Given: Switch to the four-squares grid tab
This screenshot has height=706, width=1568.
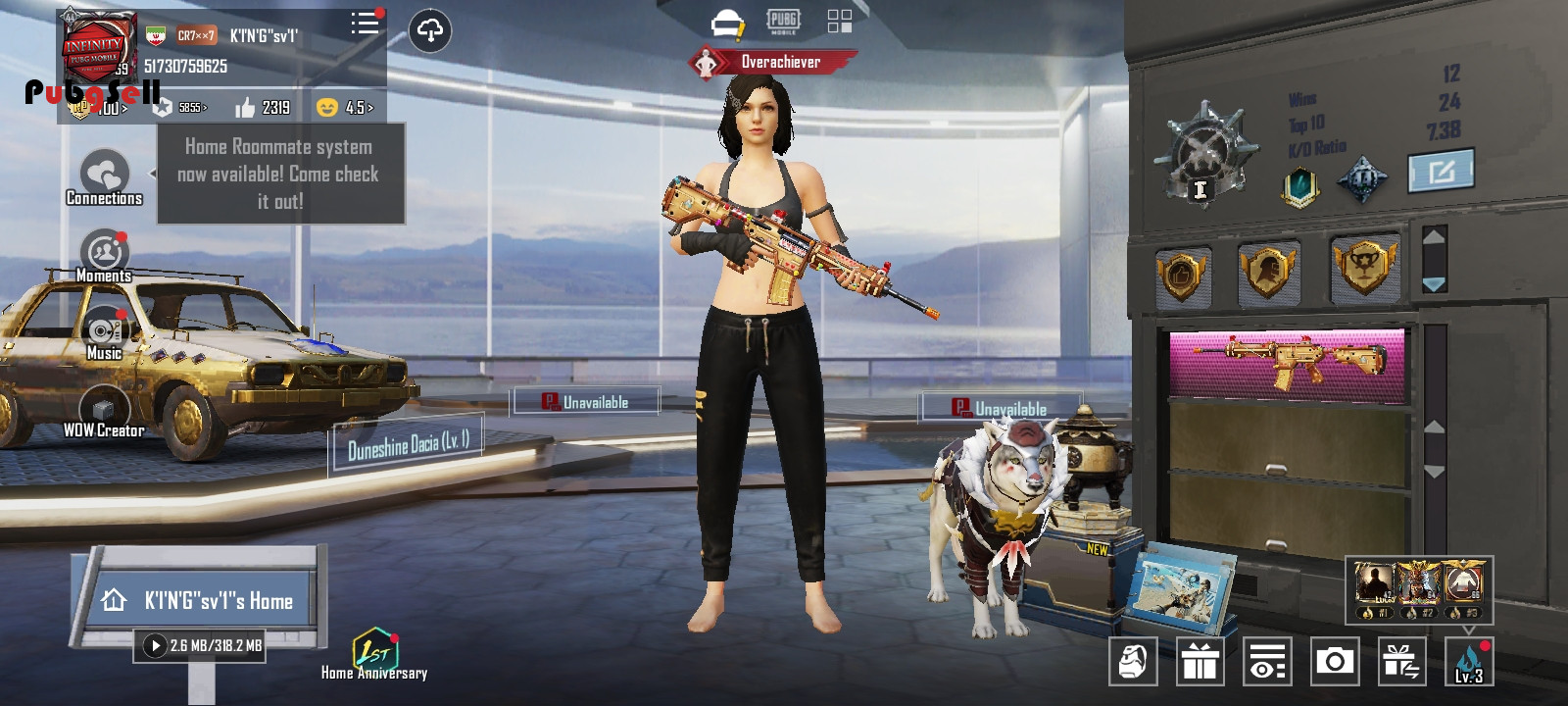Looking at the screenshot, I should point(840,22).
